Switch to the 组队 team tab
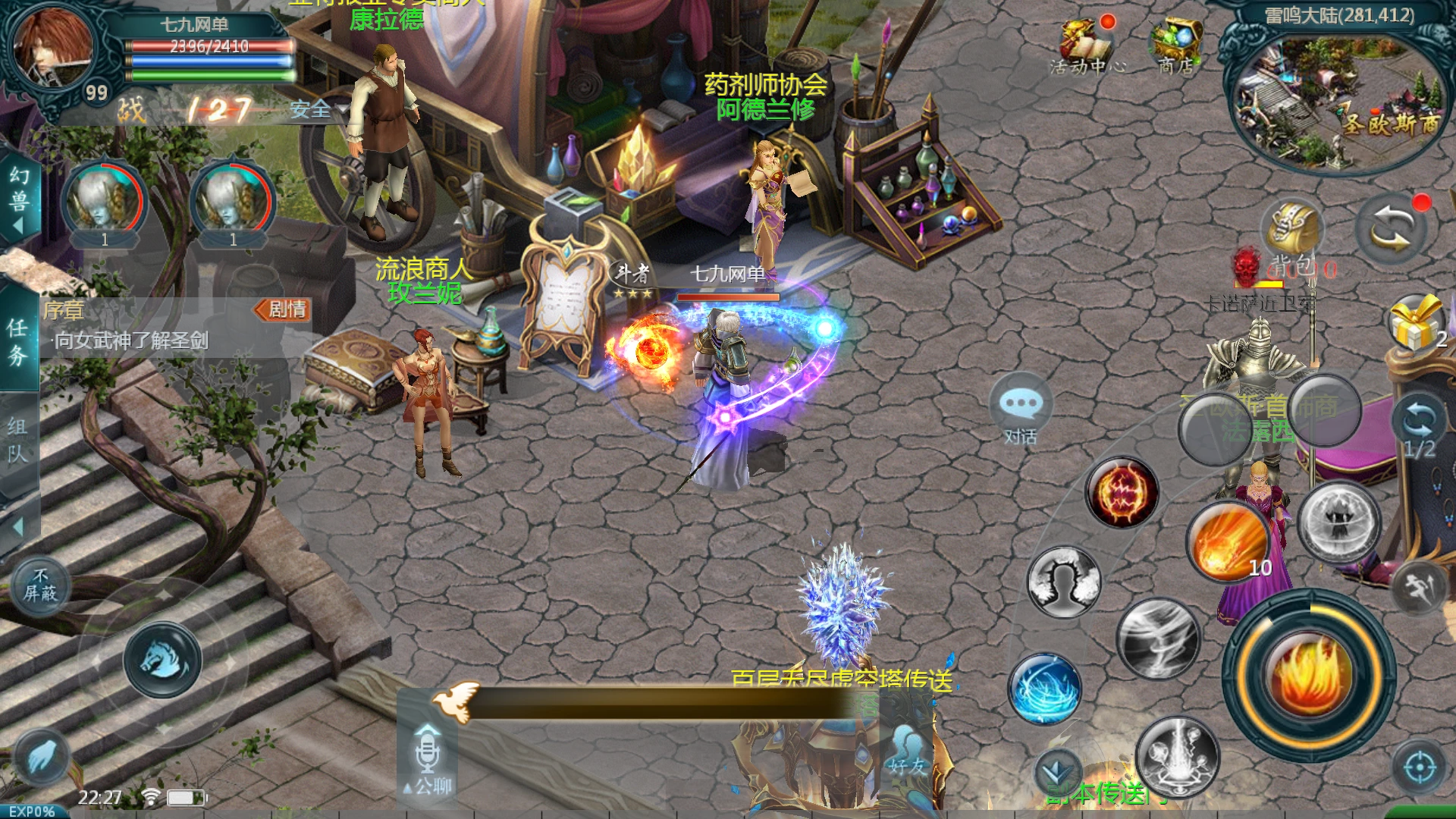1456x819 pixels. click(17, 439)
